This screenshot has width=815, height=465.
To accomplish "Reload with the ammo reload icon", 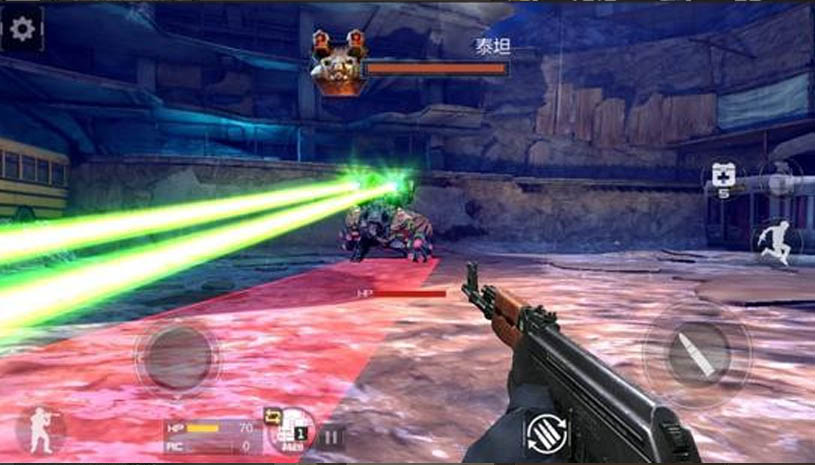I will (547, 432).
